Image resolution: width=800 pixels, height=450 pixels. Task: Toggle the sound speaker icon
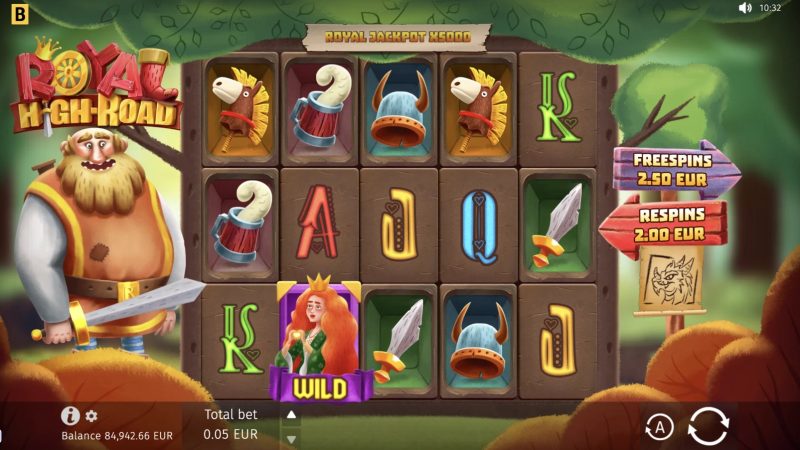(744, 8)
